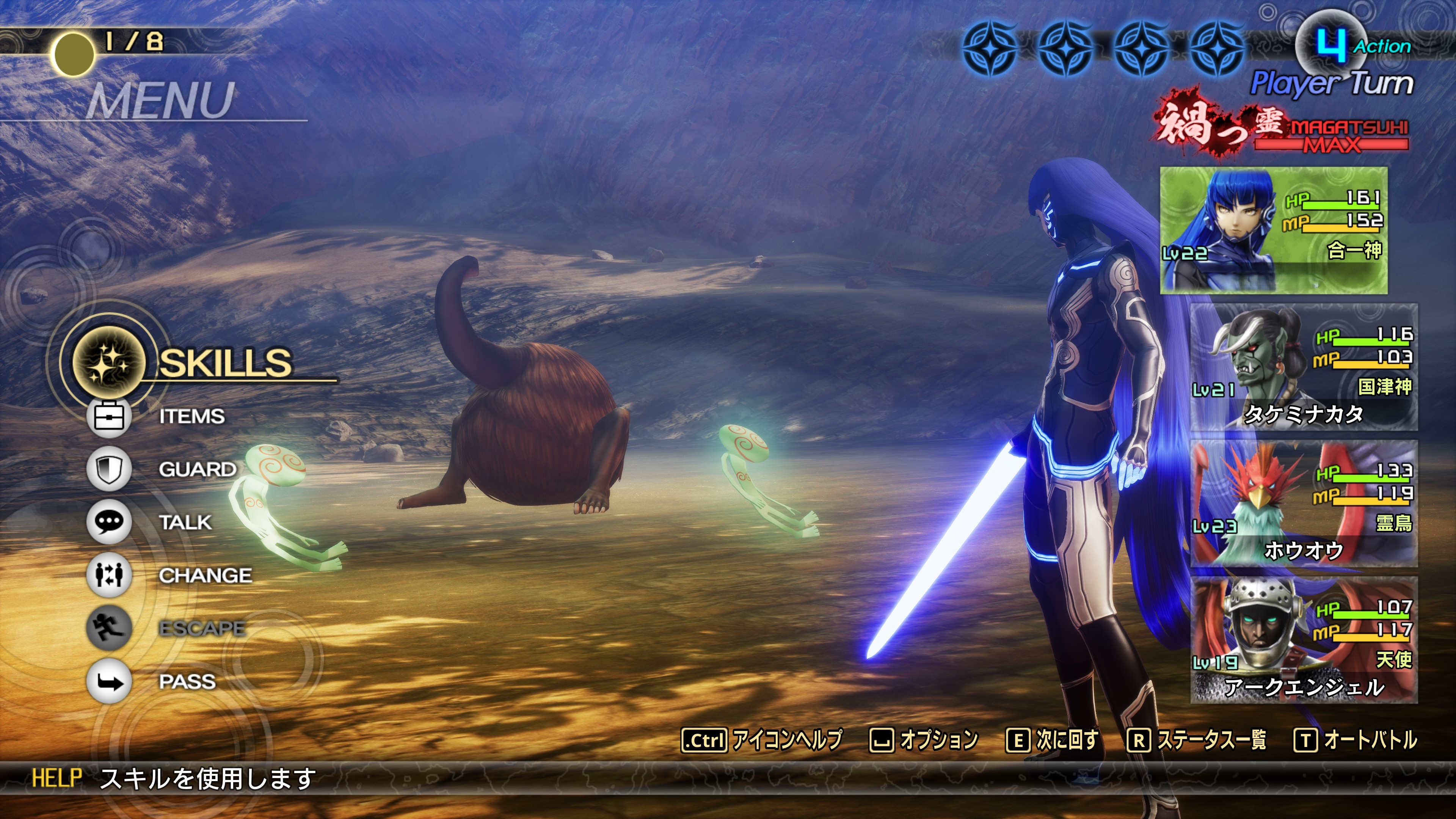
Task: Select the ホウオウ party panel
Action: click(1304, 503)
